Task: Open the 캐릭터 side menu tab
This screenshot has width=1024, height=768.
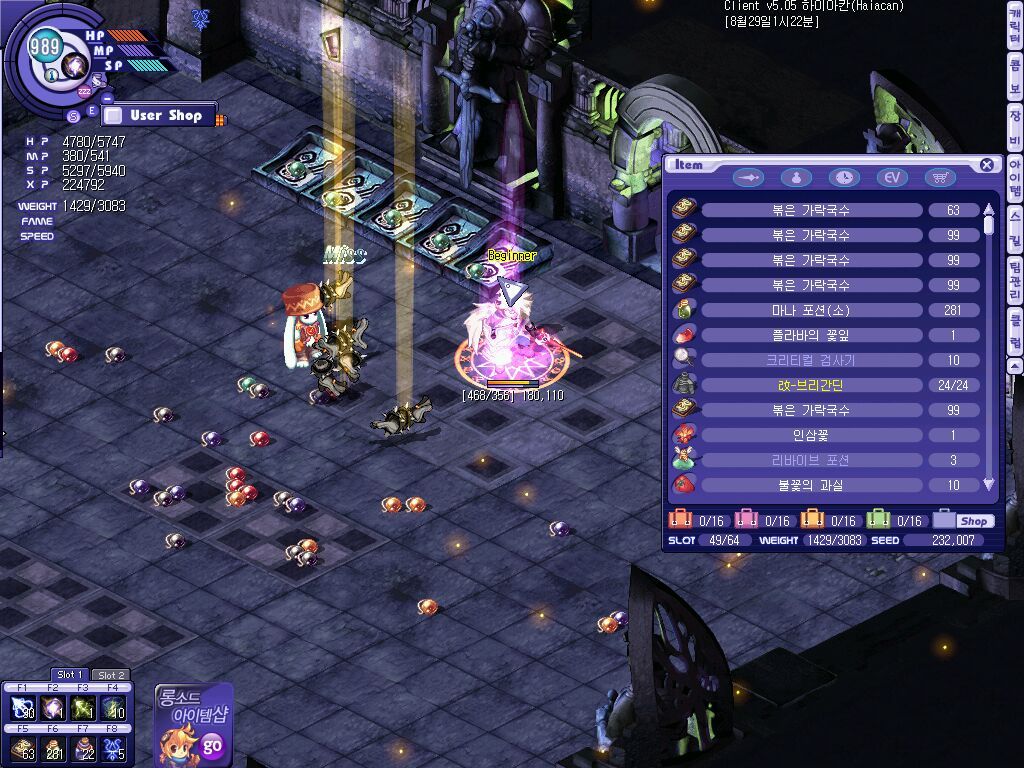Action: (1014, 38)
